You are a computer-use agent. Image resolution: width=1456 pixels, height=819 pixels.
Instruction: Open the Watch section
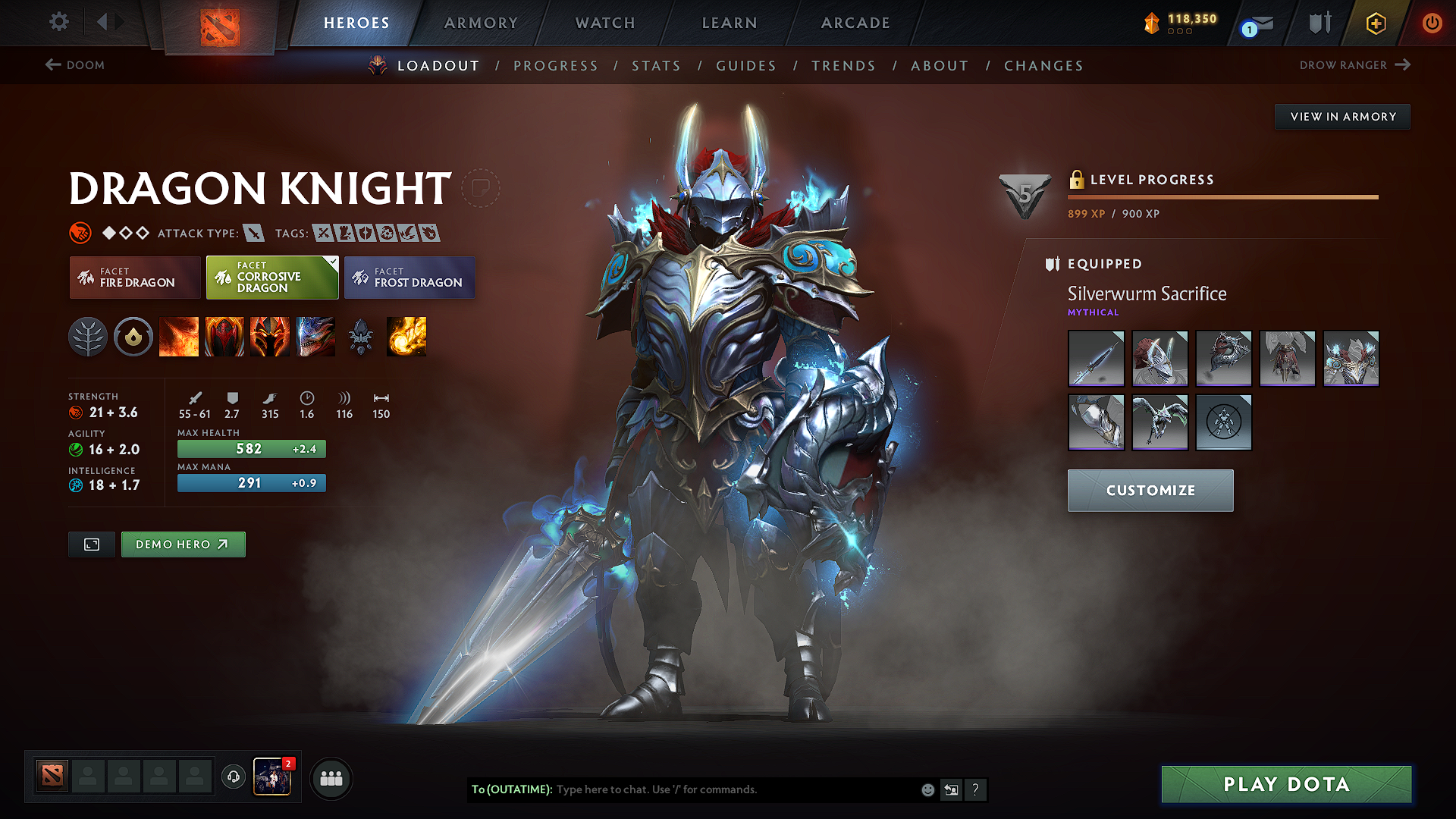point(604,23)
